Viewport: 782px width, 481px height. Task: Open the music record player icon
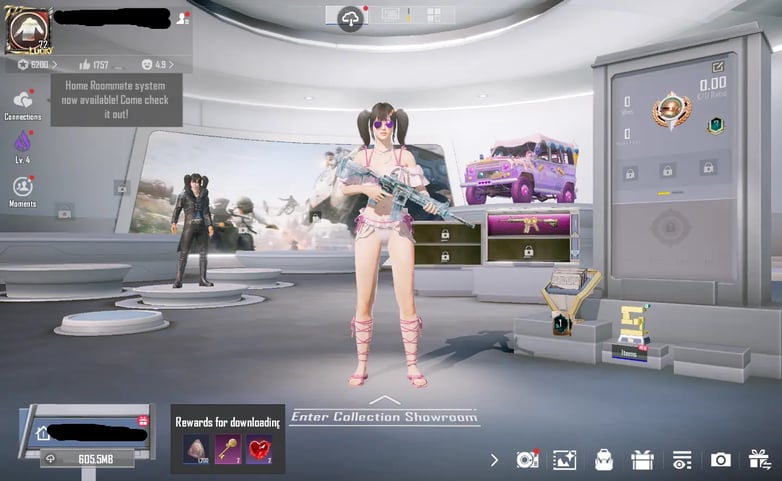[x=527, y=460]
